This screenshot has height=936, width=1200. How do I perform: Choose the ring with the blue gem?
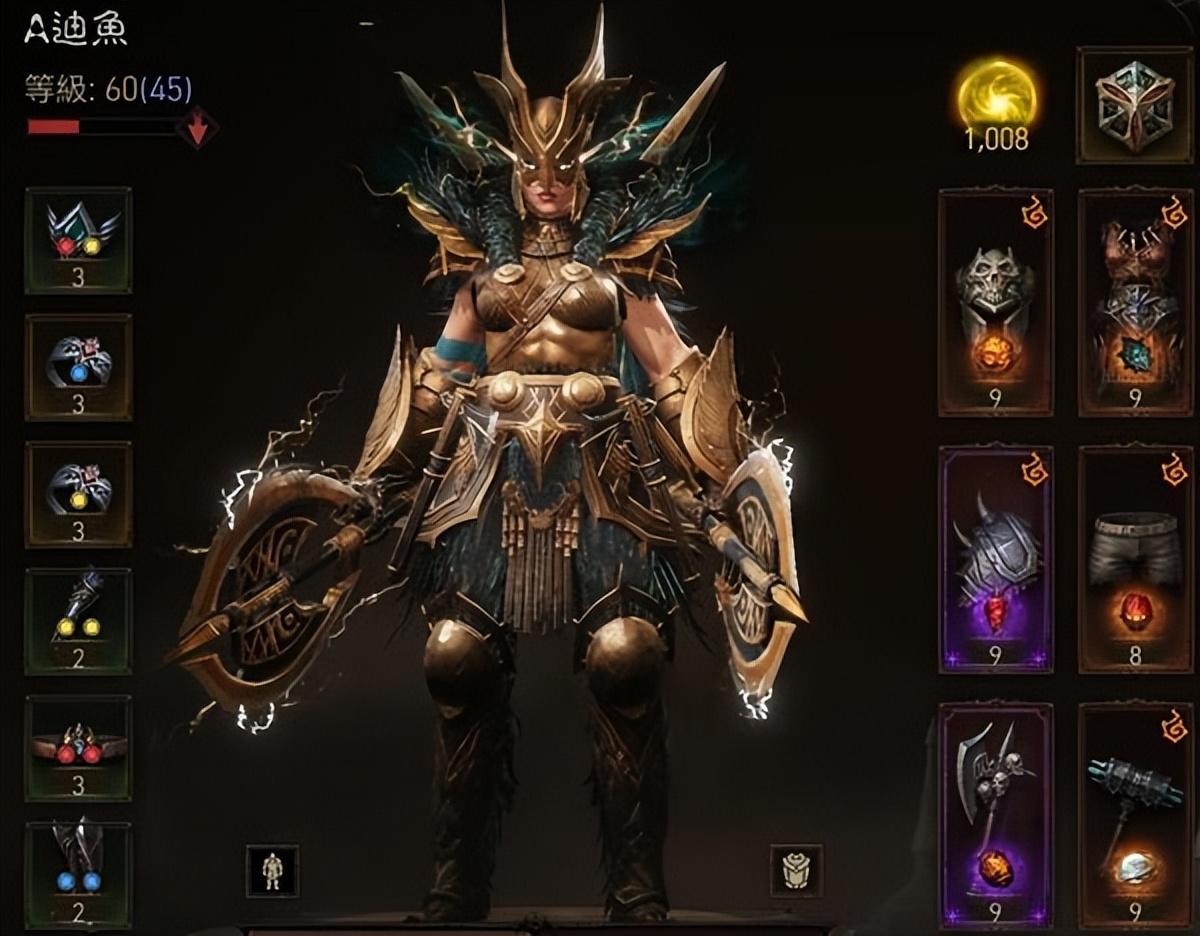coord(78,366)
